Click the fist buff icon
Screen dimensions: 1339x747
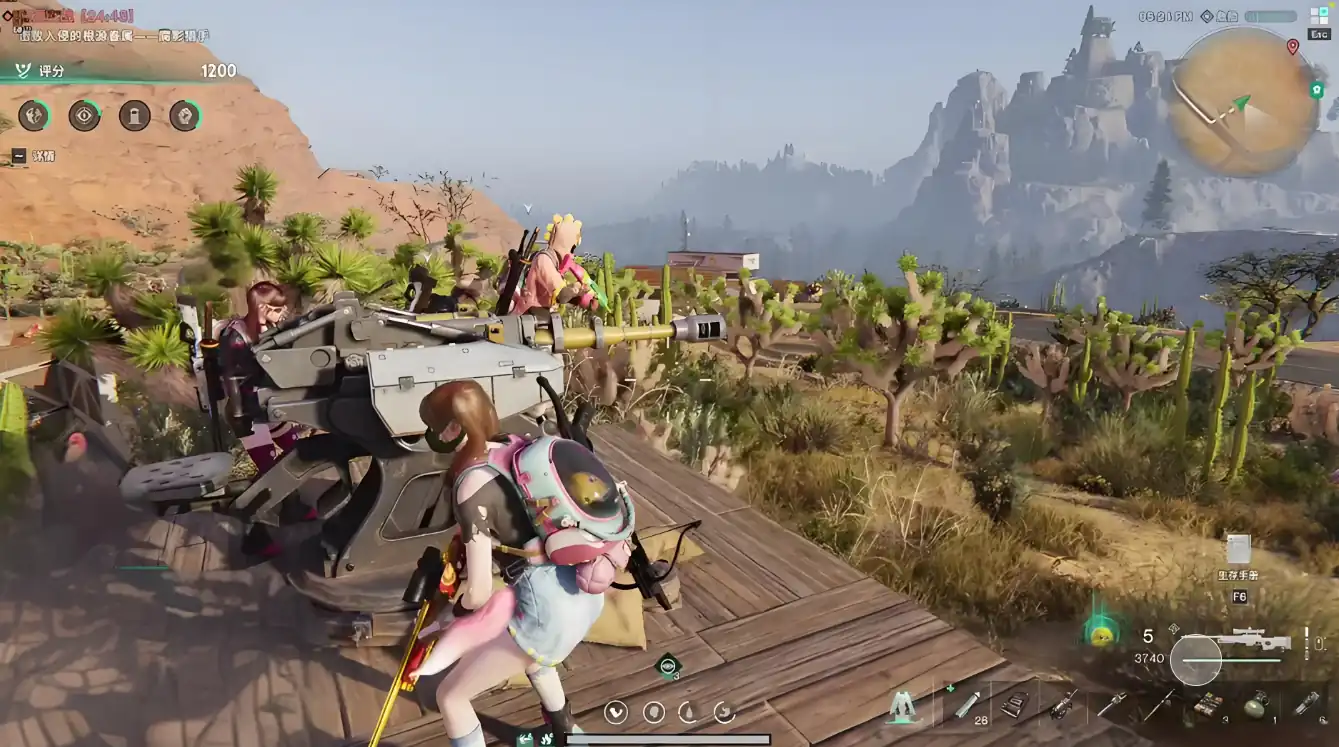click(x=184, y=116)
